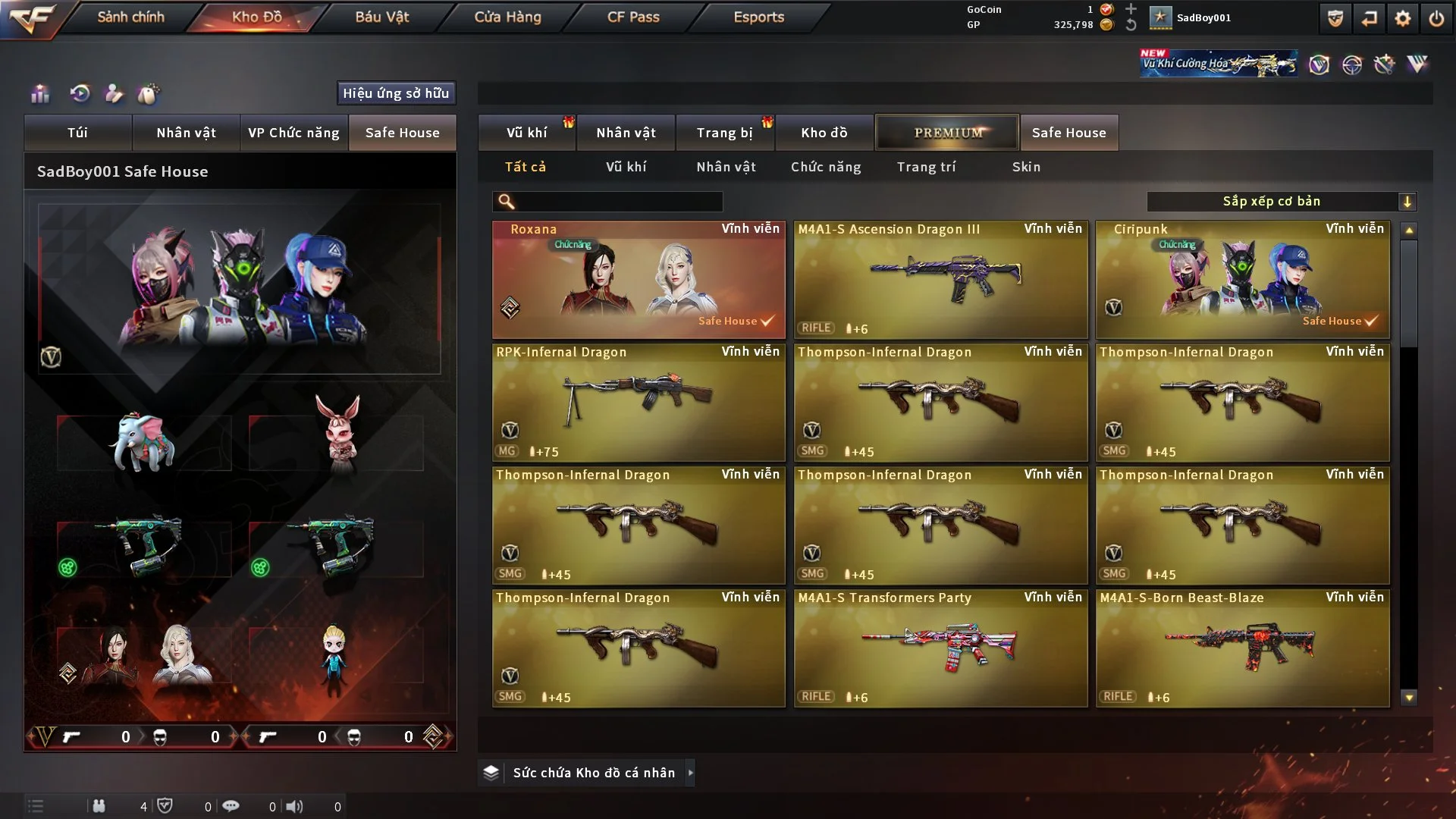Switch to the Esports section

point(758,17)
